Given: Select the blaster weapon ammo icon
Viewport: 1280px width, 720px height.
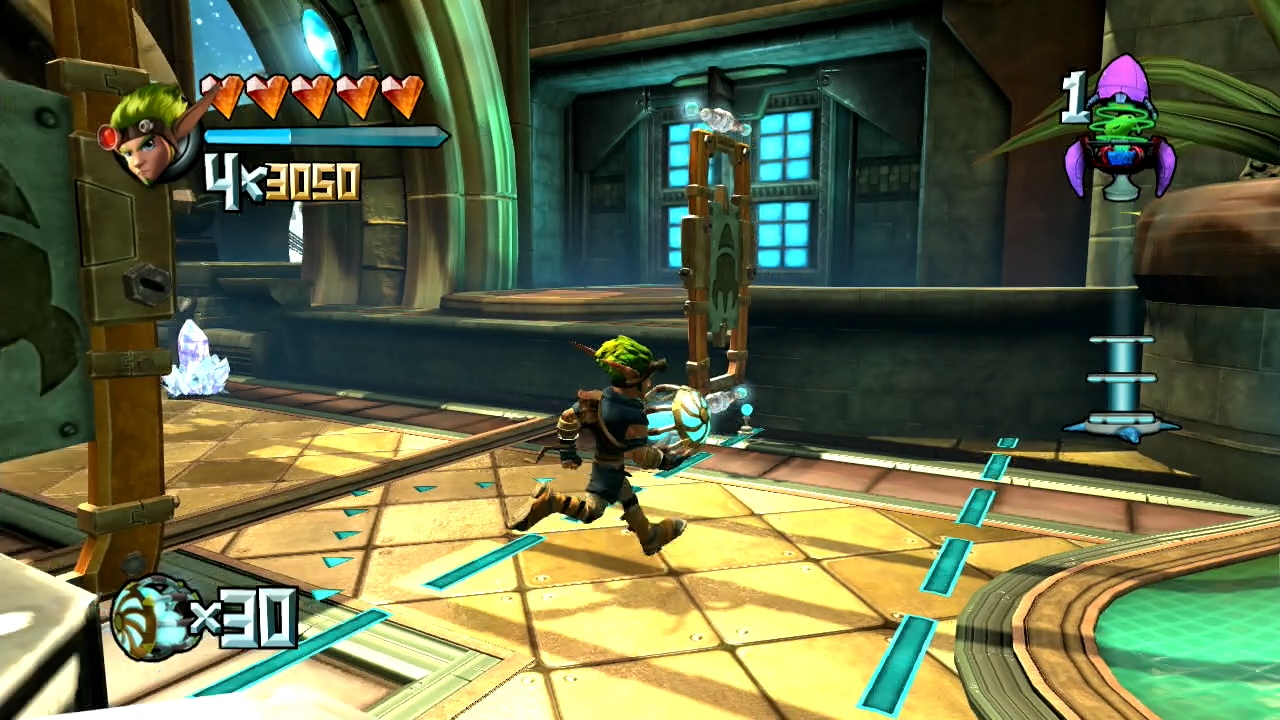Looking at the screenshot, I should click(150, 618).
